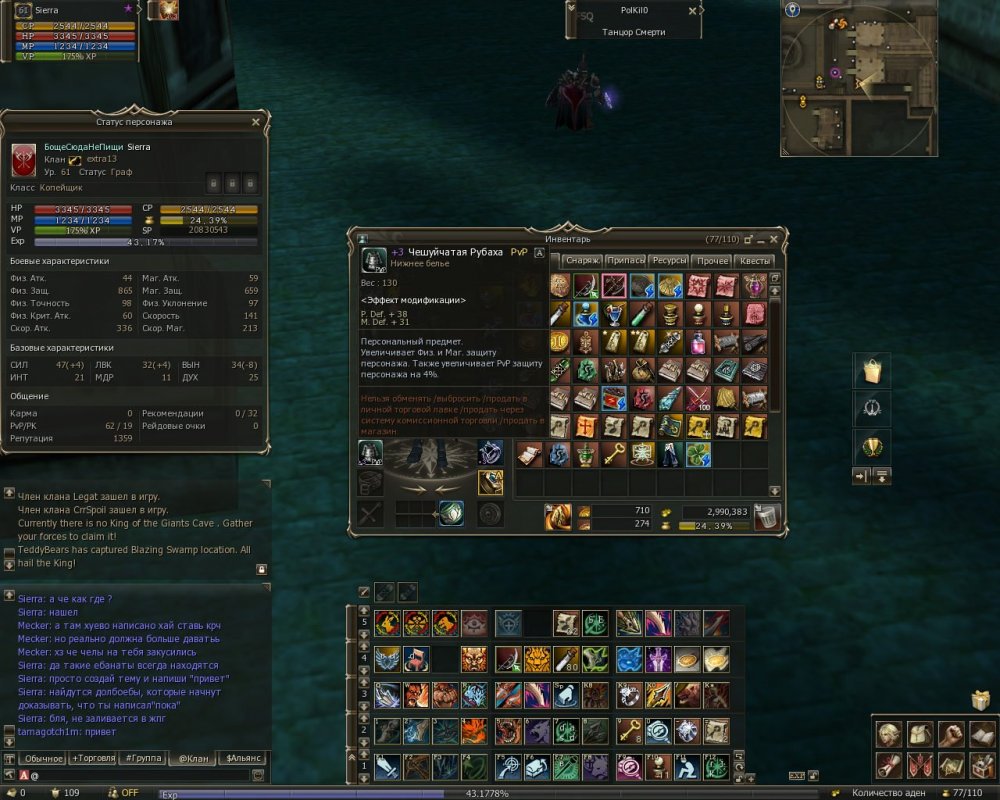Switch to the Обычное chat tab

(44, 759)
